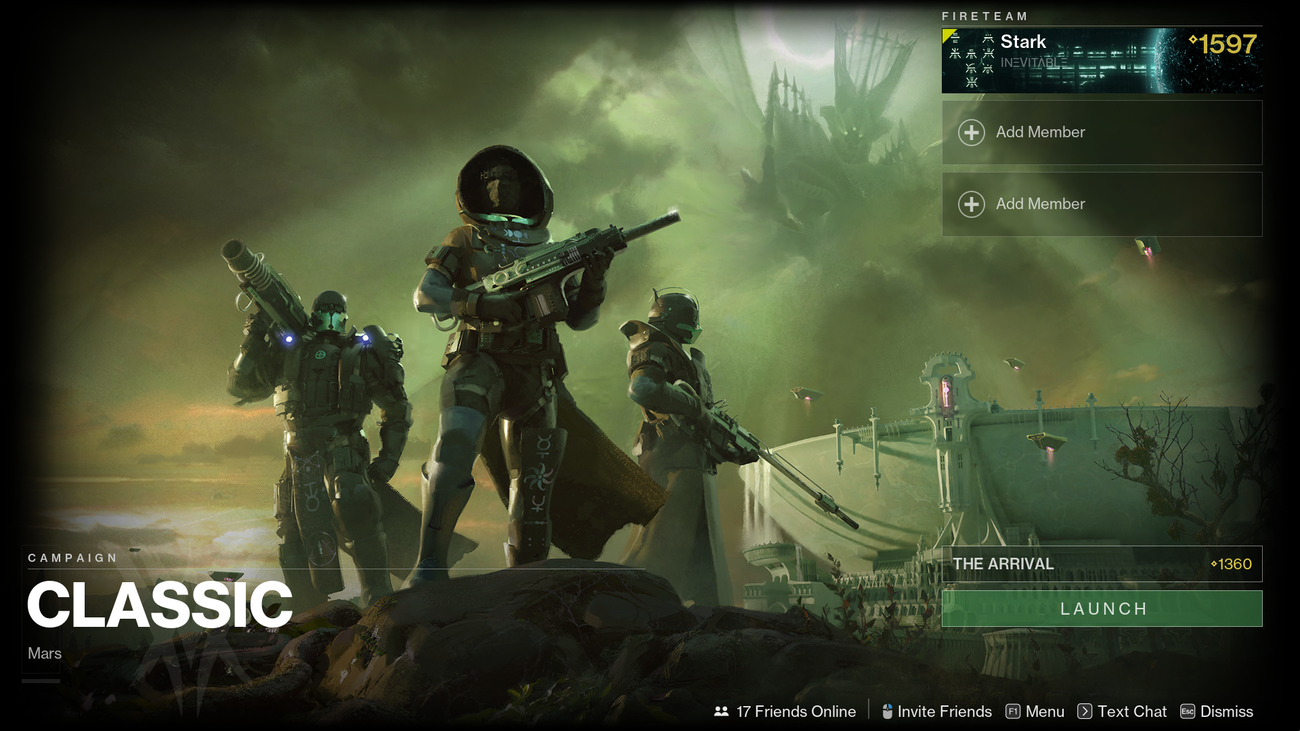Viewport: 1300px width, 731px height.
Task: Click the mouse icon beside Invite Friends
Action: 887,711
